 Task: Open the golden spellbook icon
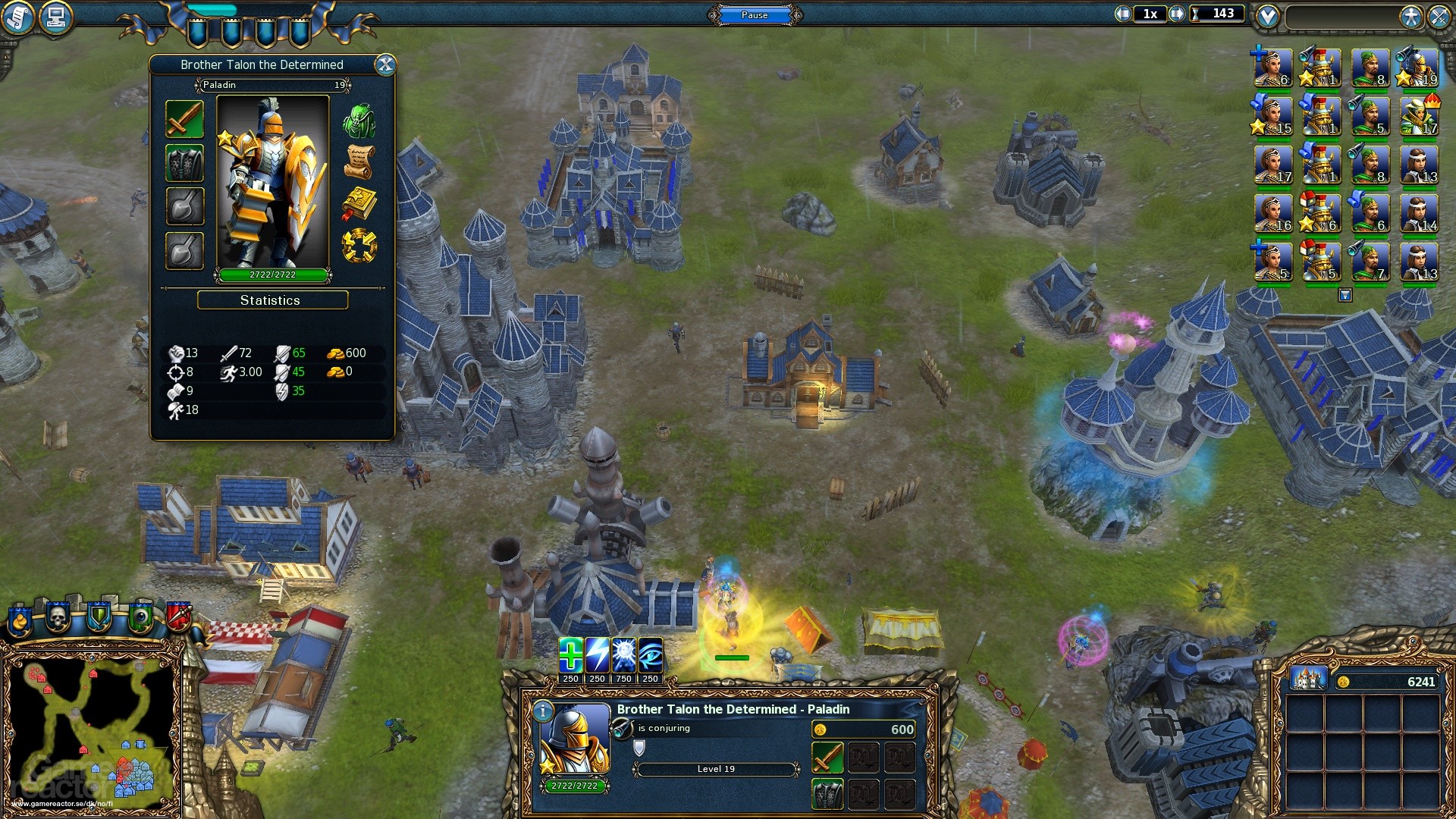362,201
